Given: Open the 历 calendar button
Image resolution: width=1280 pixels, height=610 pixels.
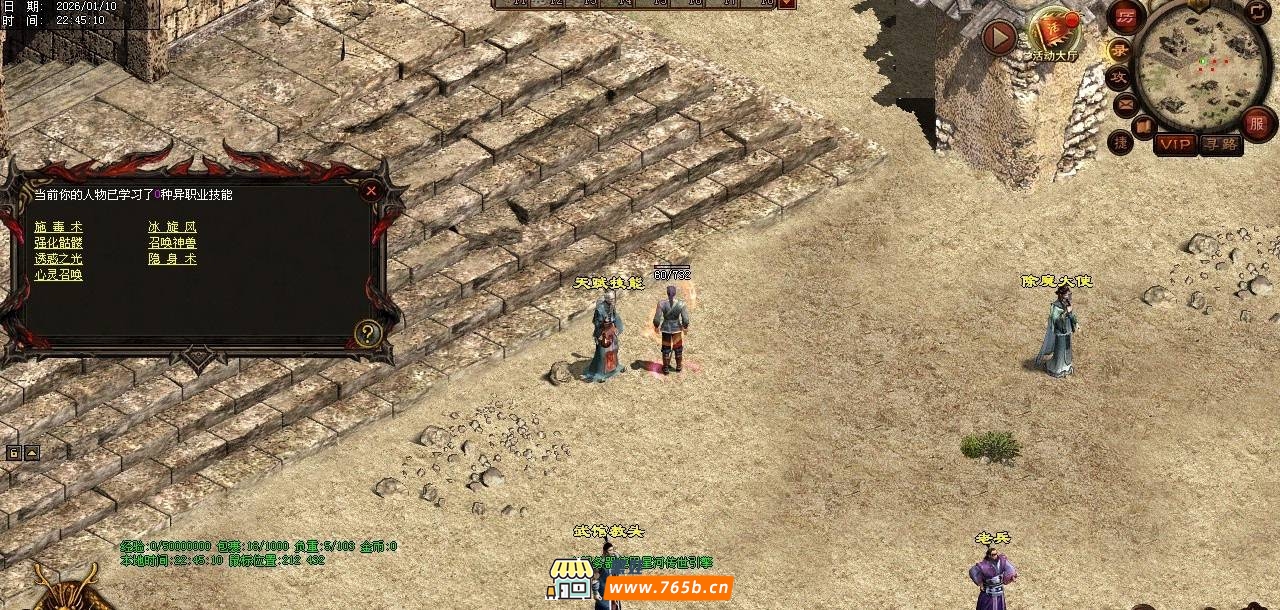Looking at the screenshot, I should click(x=1127, y=16).
